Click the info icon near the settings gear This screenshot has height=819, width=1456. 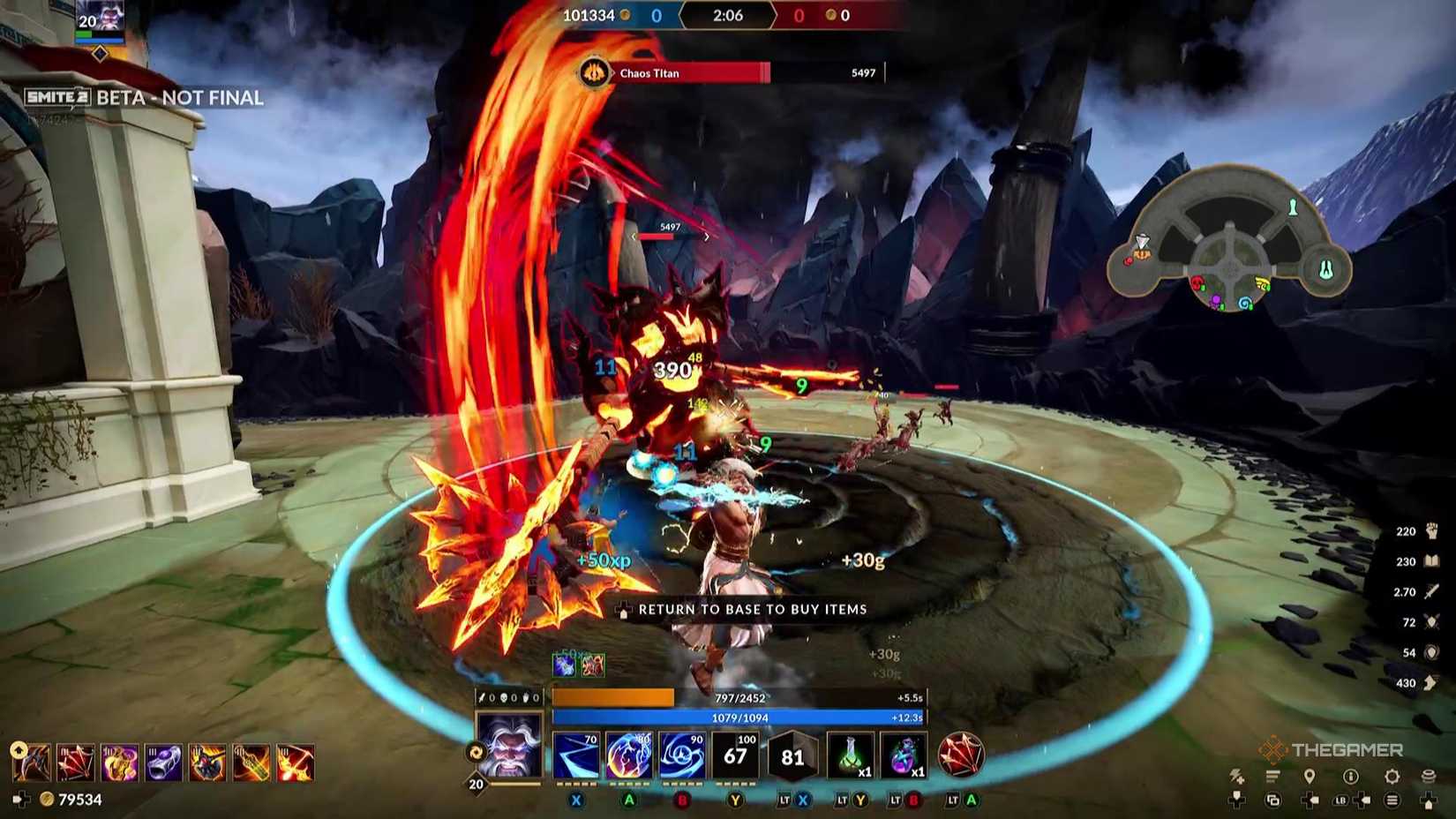(x=1351, y=775)
